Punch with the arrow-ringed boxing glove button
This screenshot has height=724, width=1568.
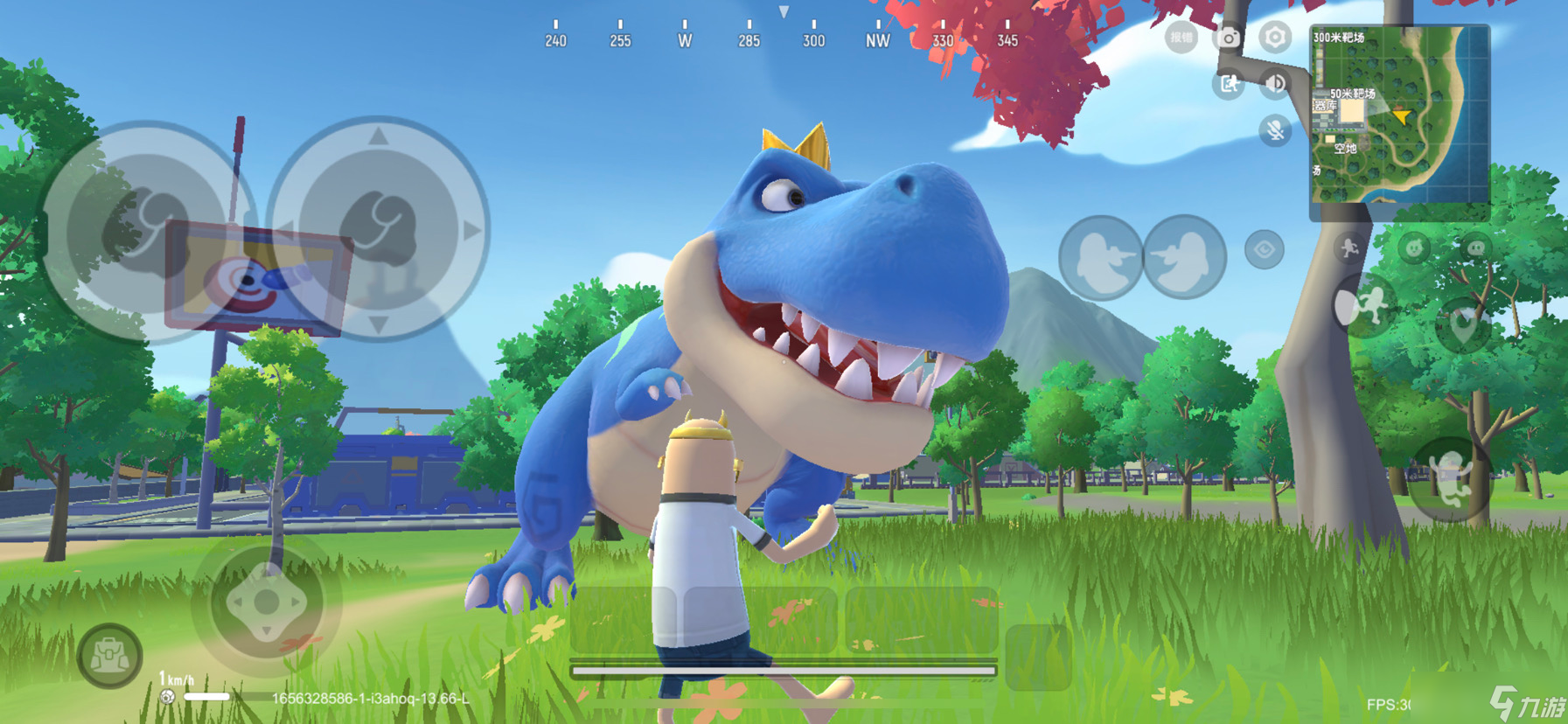click(378, 229)
